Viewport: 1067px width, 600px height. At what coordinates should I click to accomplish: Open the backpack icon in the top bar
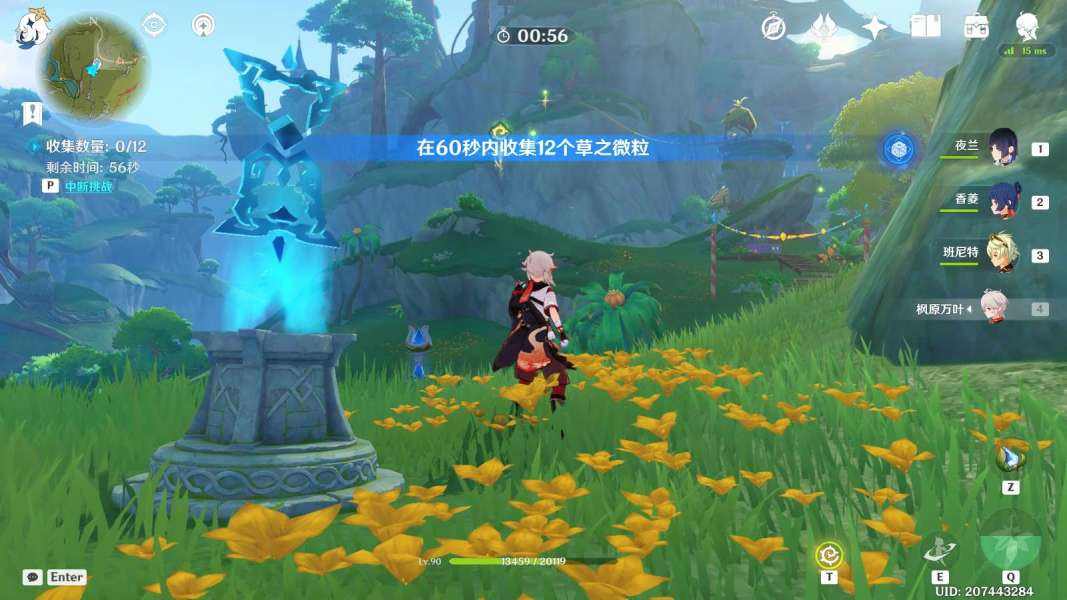coord(976,27)
